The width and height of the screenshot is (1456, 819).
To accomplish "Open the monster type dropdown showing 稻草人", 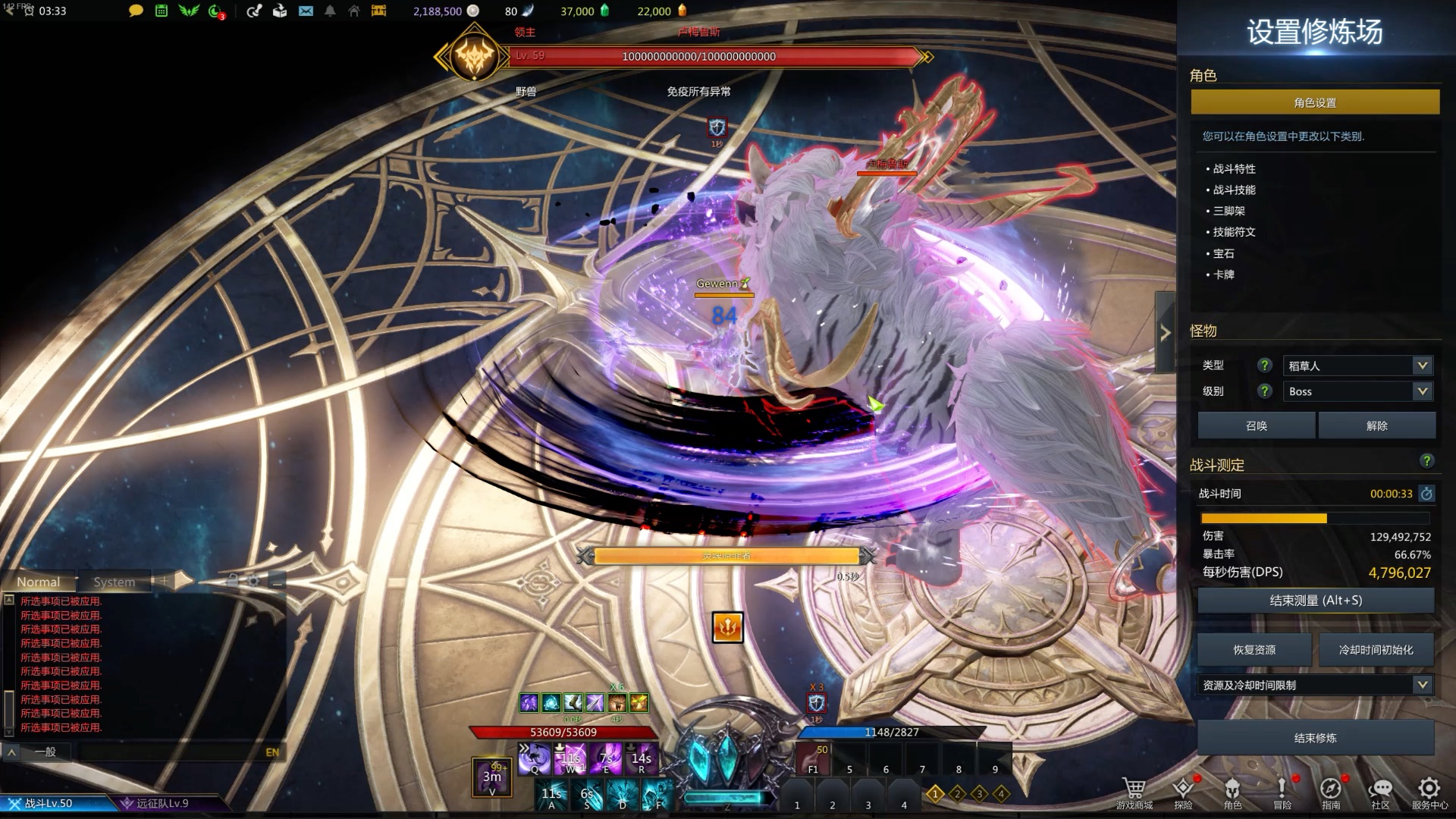I will click(1356, 366).
